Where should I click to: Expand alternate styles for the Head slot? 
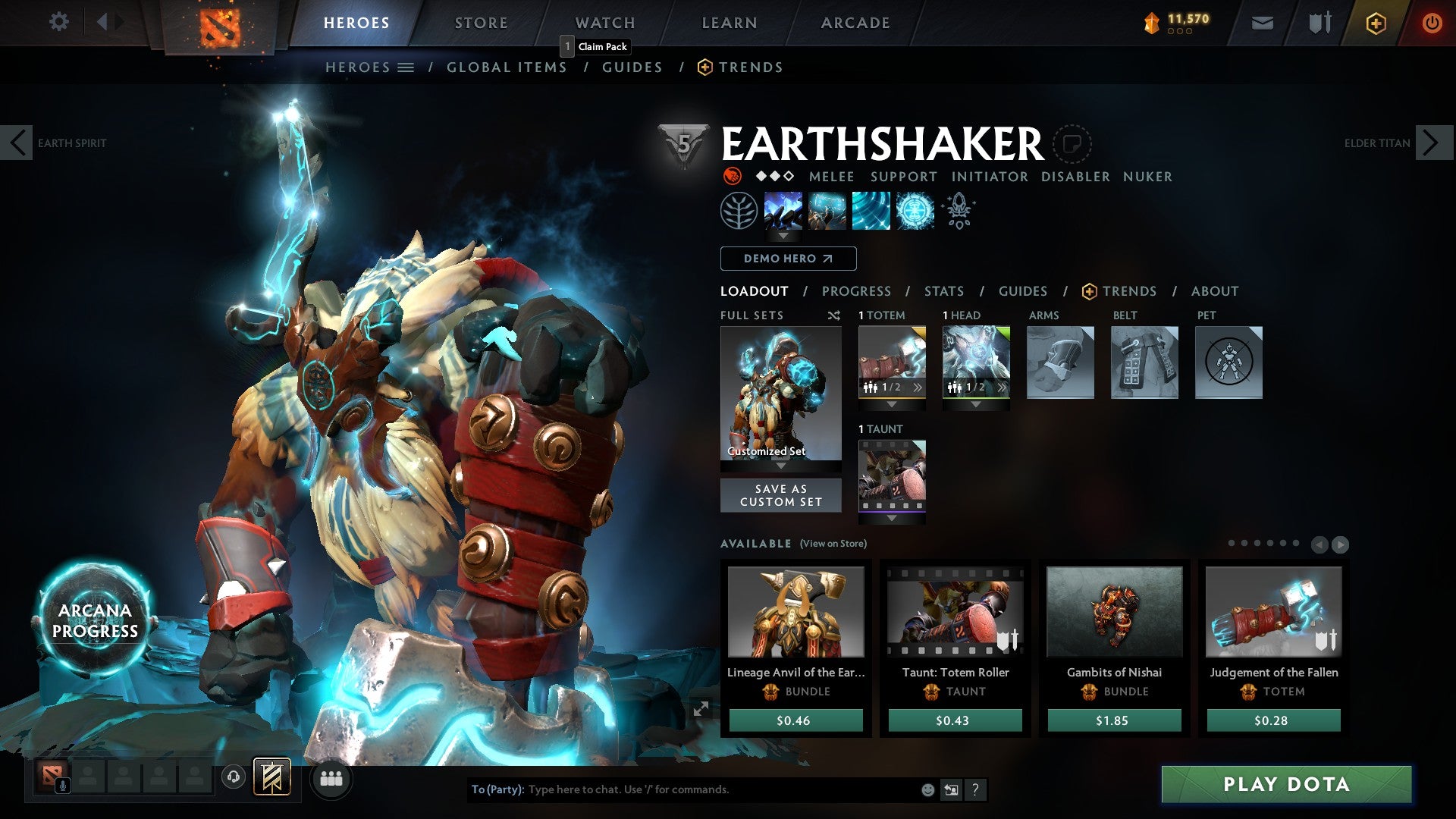click(1001, 388)
